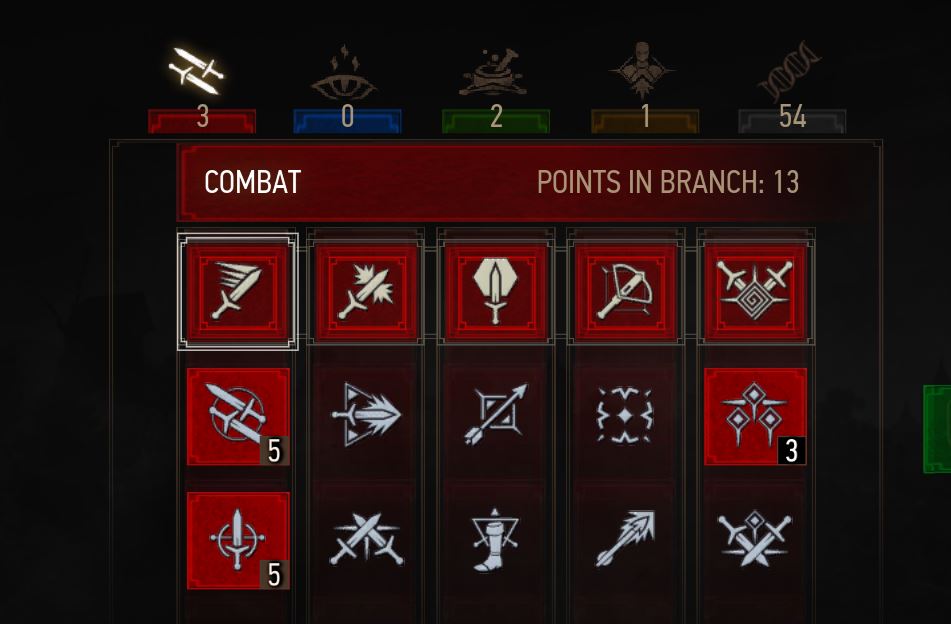Switch to the Alchemy mortar tab
The height and width of the screenshot is (624, 951).
(x=496, y=72)
